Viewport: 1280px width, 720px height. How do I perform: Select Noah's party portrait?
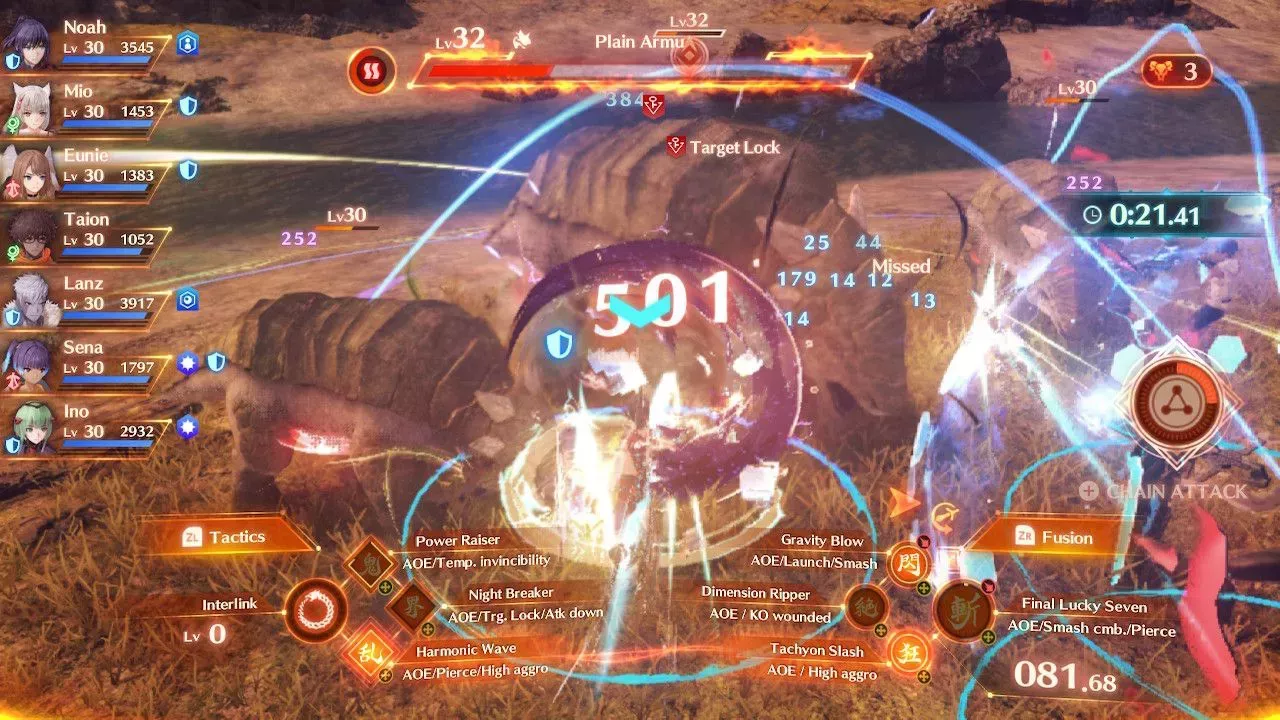[x=29, y=44]
